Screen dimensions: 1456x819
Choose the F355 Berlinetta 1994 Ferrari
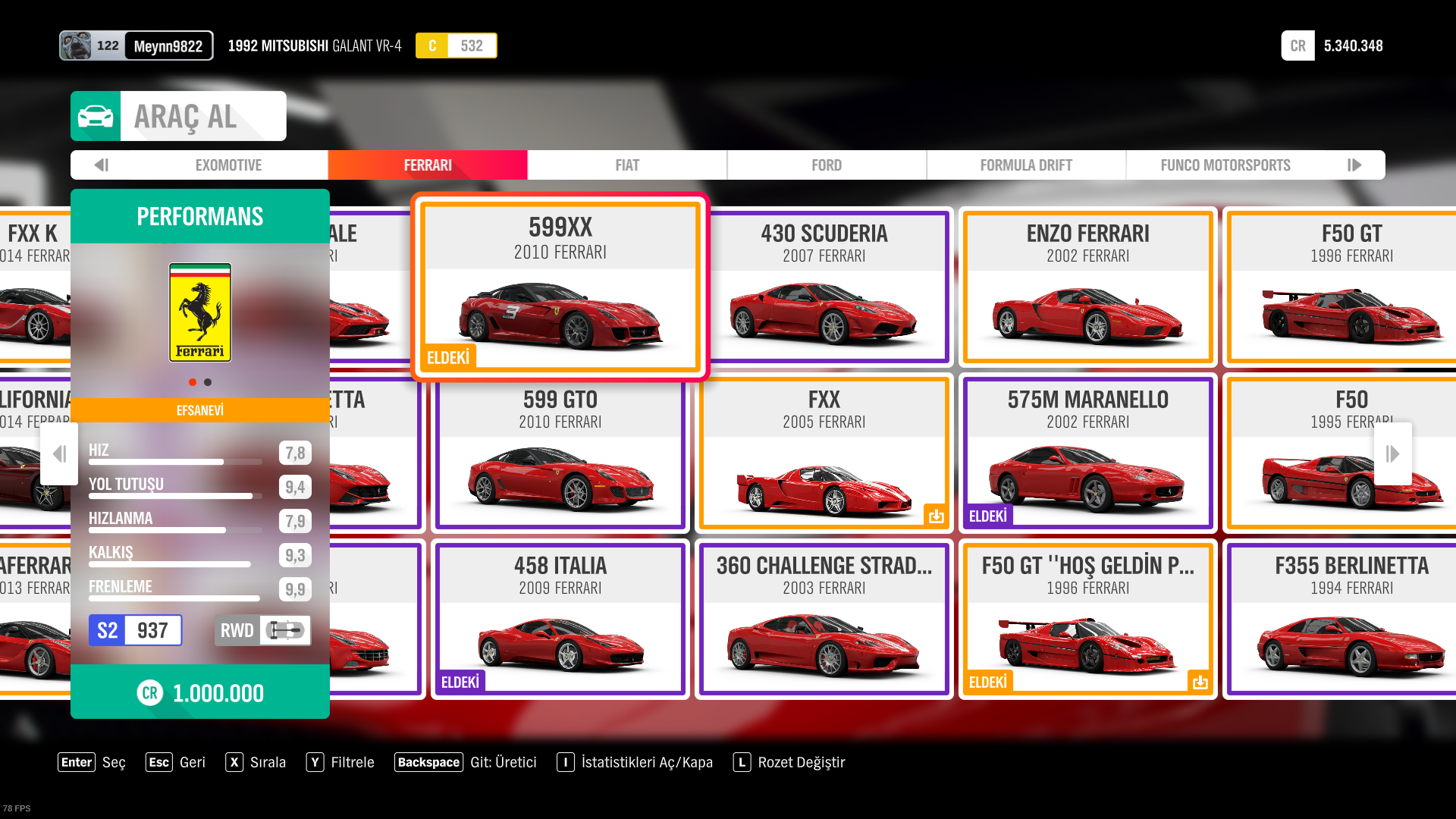pos(1351,619)
